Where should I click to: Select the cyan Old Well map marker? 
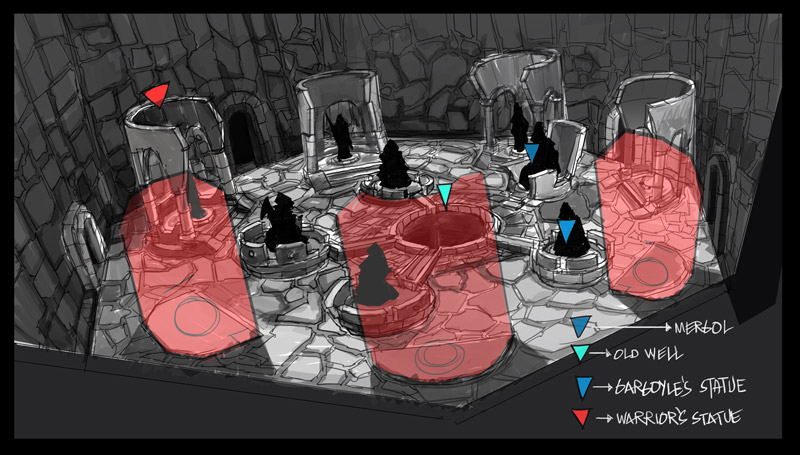click(445, 192)
